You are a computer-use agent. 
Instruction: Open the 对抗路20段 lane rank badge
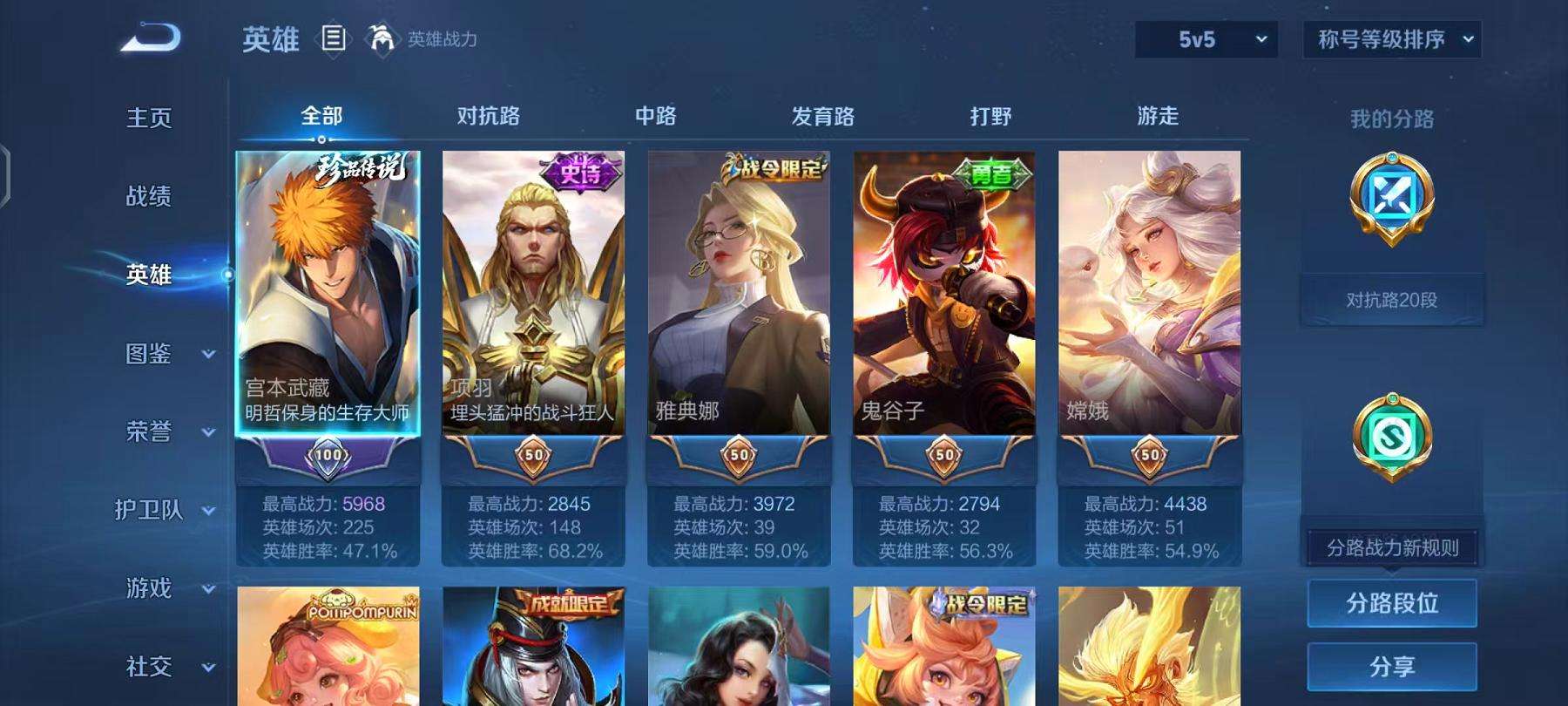(x=1391, y=299)
